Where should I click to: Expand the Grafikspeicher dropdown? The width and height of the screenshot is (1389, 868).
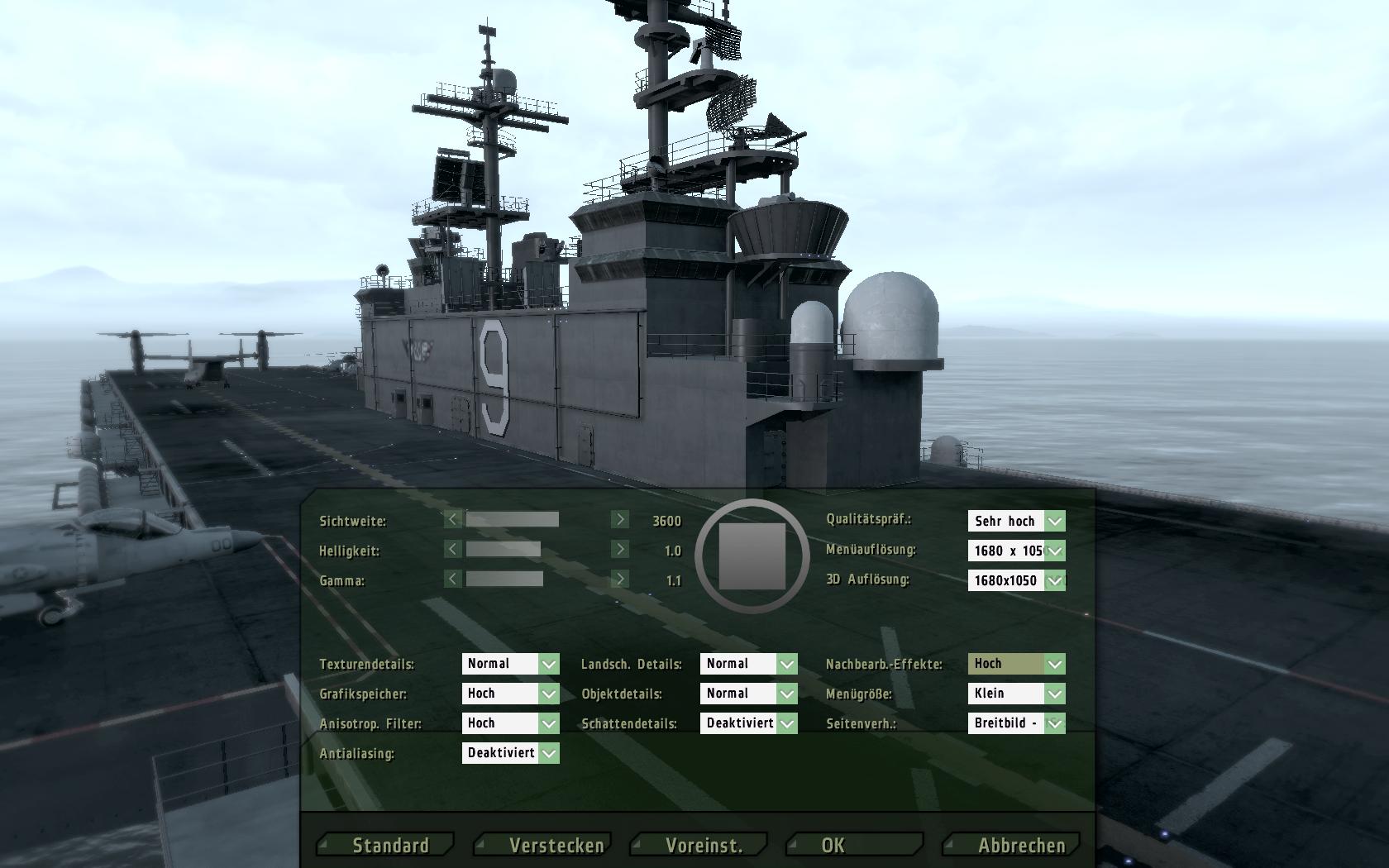pyautogui.click(x=548, y=694)
